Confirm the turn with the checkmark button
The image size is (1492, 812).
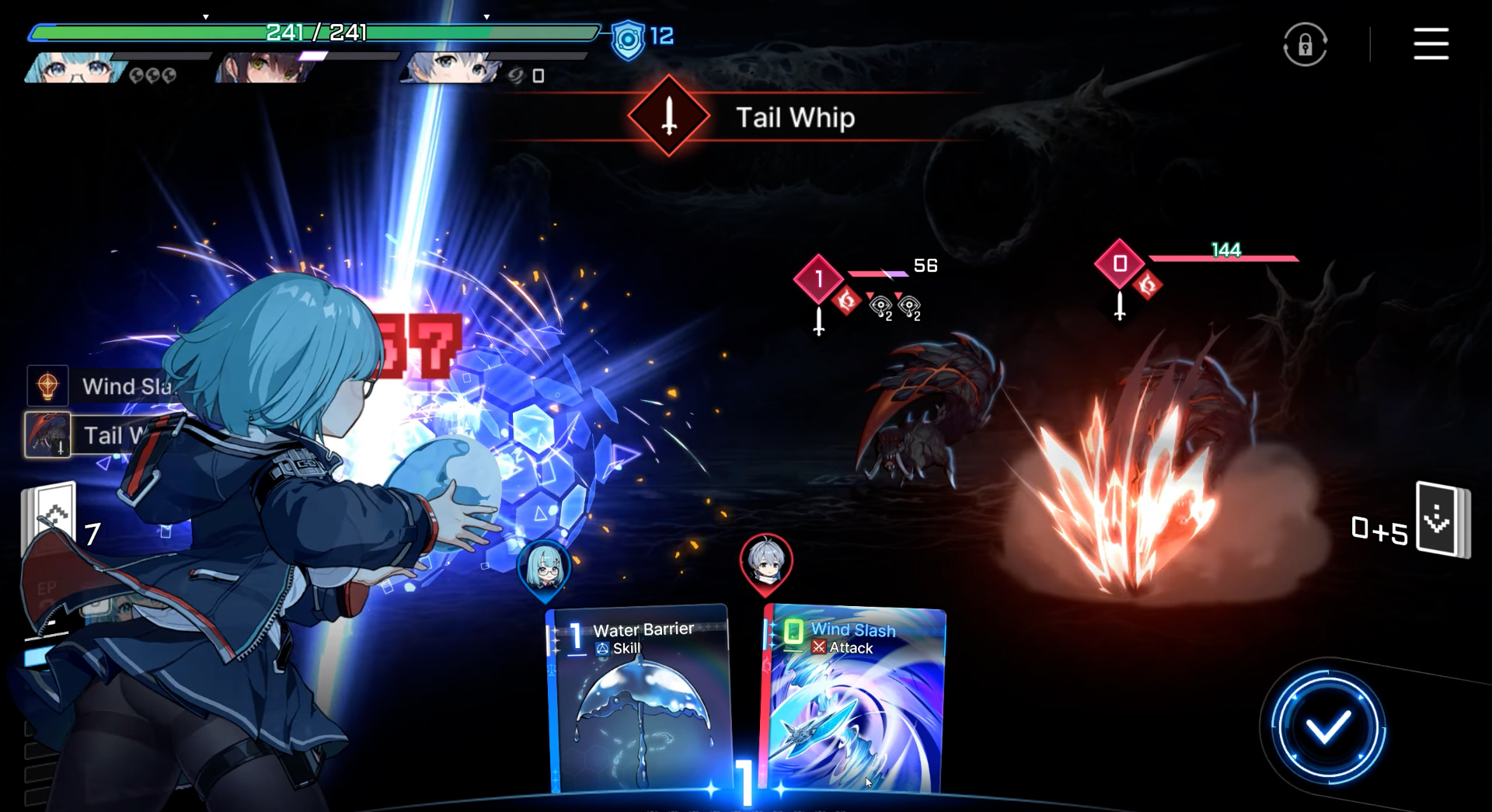click(1327, 728)
